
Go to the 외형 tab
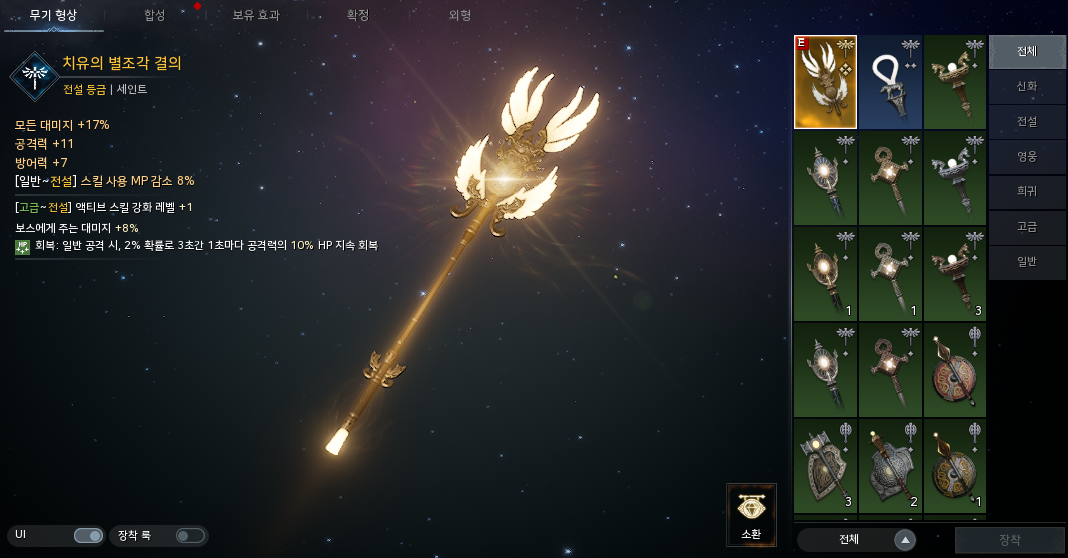tap(460, 15)
